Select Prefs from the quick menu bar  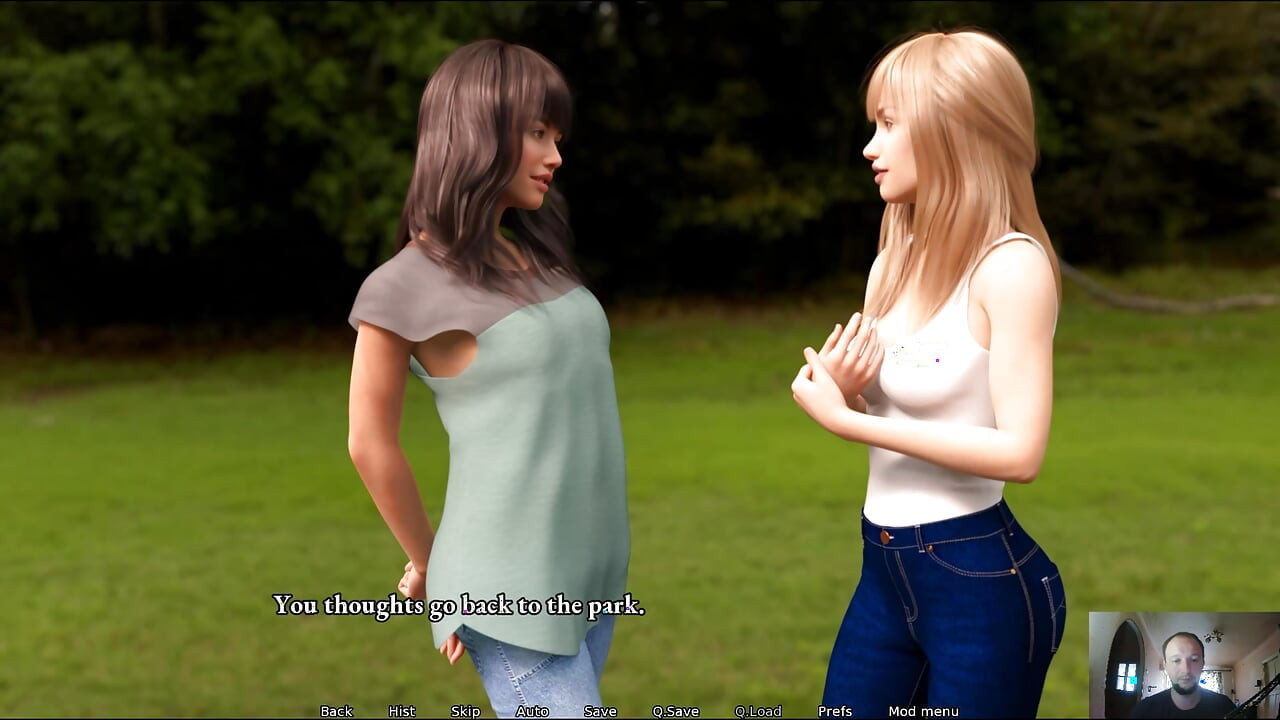[x=836, y=711]
